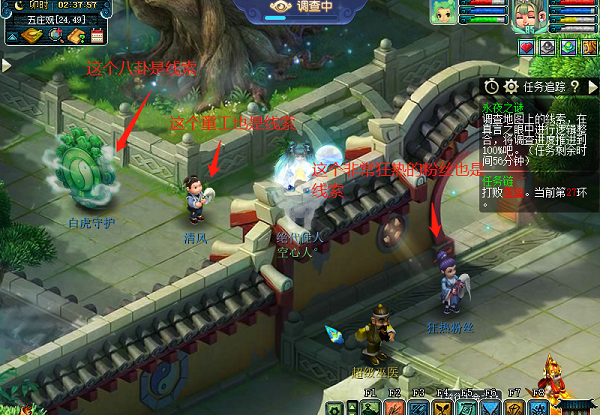Click the tiger buff icon
The height and width of the screenshot is (415, 600).
tap(589, 46)
